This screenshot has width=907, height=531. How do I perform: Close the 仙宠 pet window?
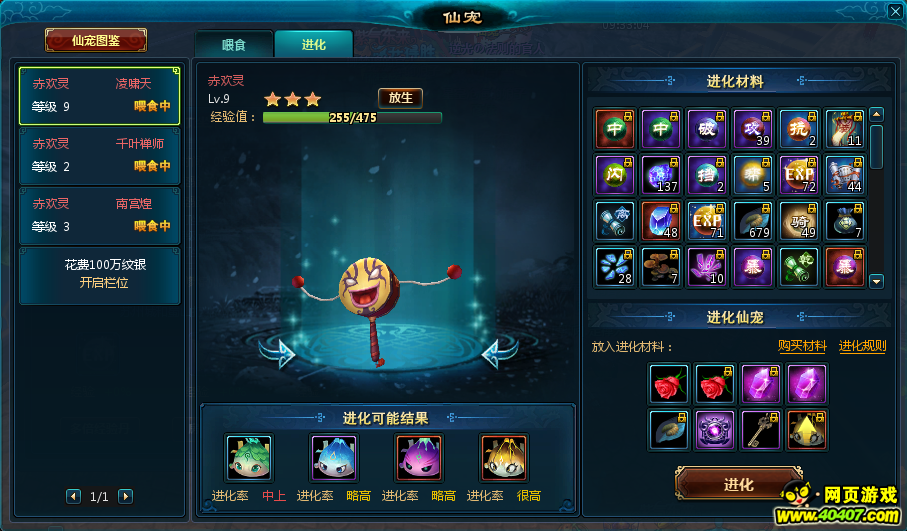pos(894,12)
